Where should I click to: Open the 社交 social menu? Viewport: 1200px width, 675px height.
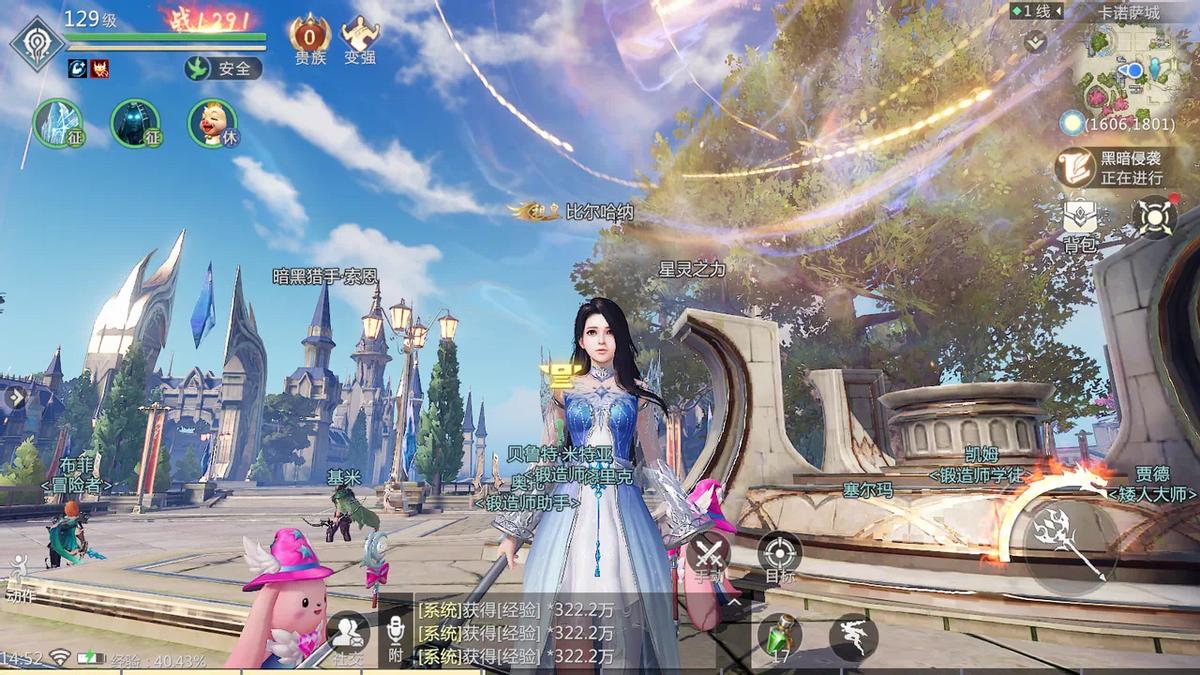click(x=348, y=636)
